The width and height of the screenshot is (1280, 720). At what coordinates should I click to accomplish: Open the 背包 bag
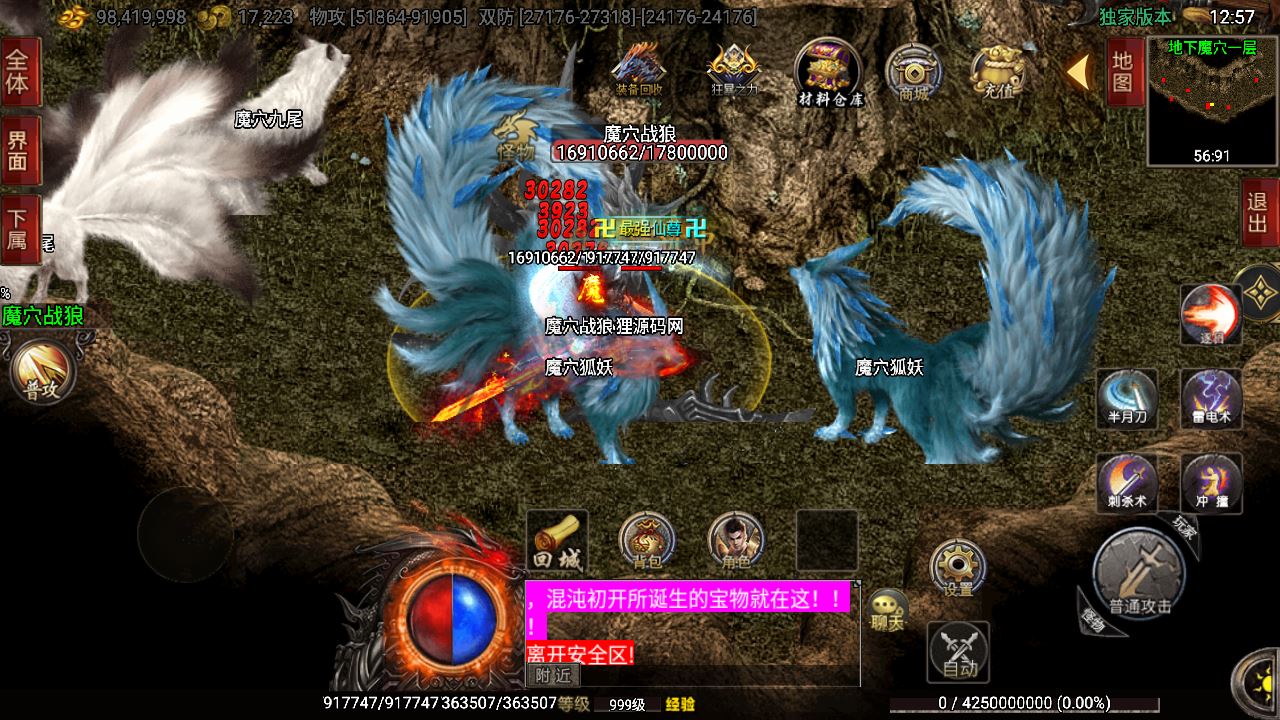coord(646,540)
